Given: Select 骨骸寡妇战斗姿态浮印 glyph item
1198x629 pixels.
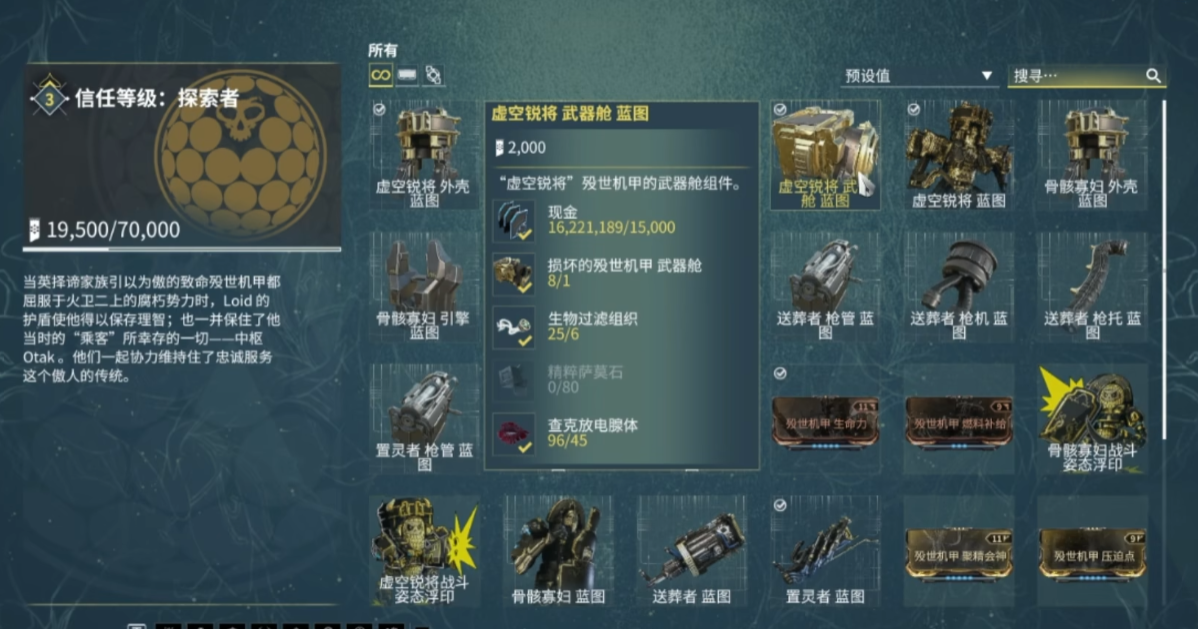Looking at the screenshot, I should pyautogui.click(x=1092, y=420).
